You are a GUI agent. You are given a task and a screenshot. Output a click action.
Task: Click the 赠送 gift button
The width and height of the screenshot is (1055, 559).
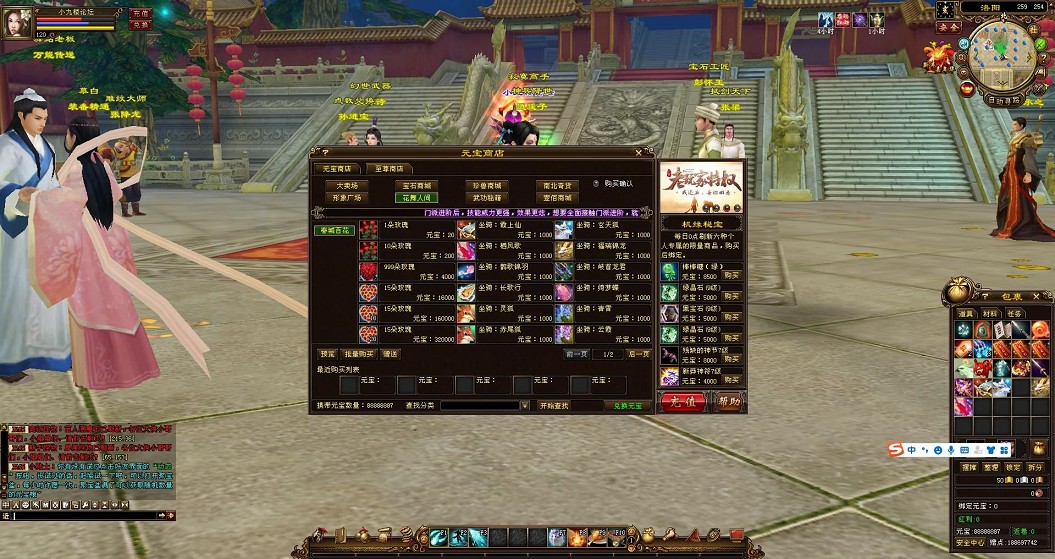point(390,354)
